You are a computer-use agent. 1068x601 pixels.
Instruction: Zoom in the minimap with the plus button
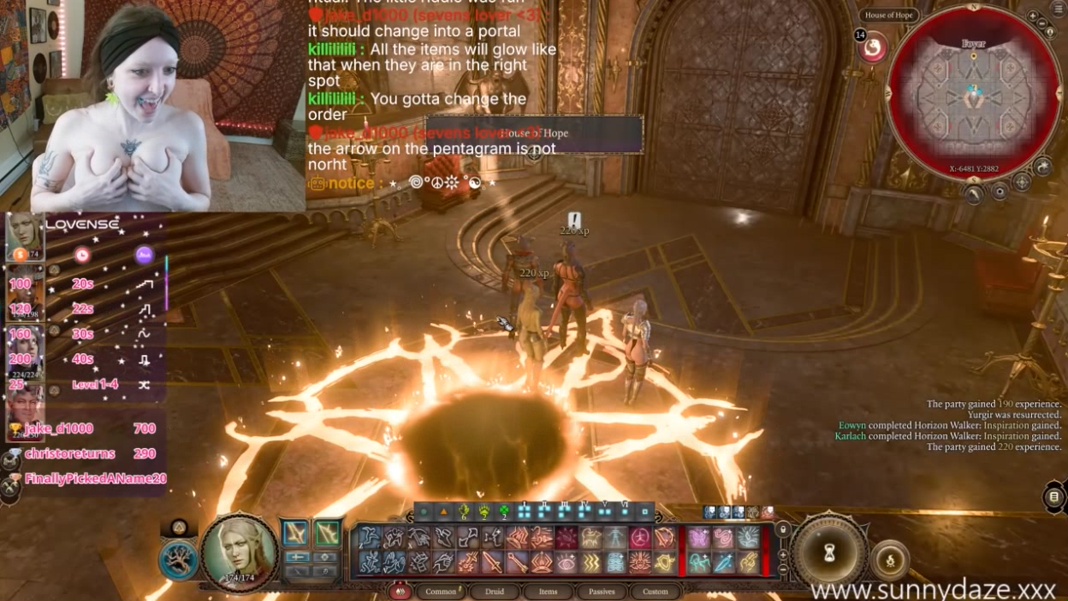click(x=1033, y=17)
